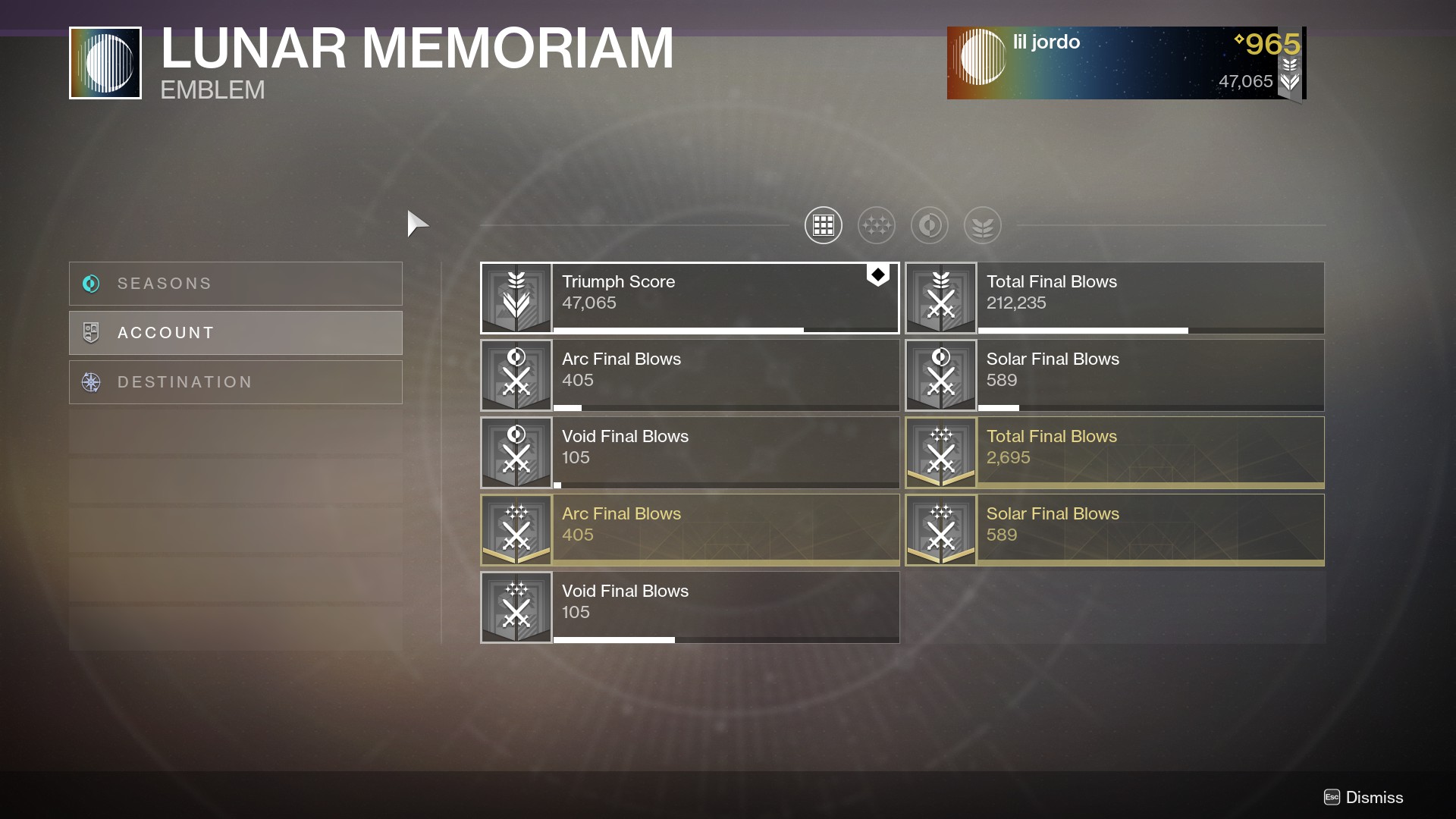Select the highlighted Arc Final Blows 405 tile
The height and width of the screenshot is (819, 1456).
coord(689,529)
